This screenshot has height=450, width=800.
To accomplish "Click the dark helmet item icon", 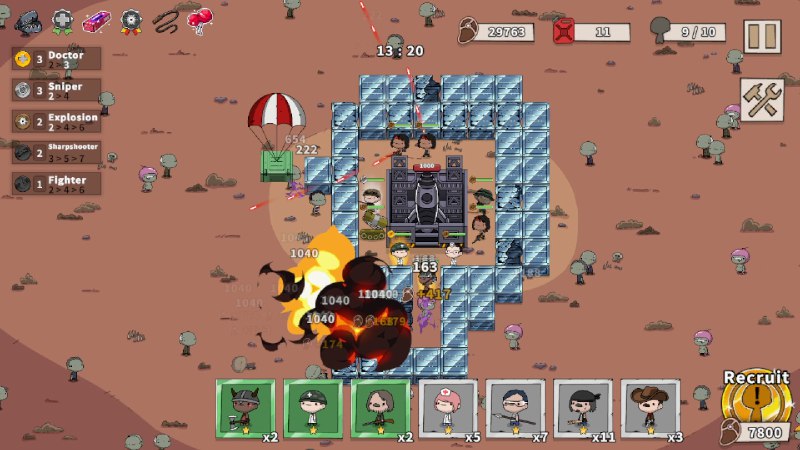I will pos(28,20).
